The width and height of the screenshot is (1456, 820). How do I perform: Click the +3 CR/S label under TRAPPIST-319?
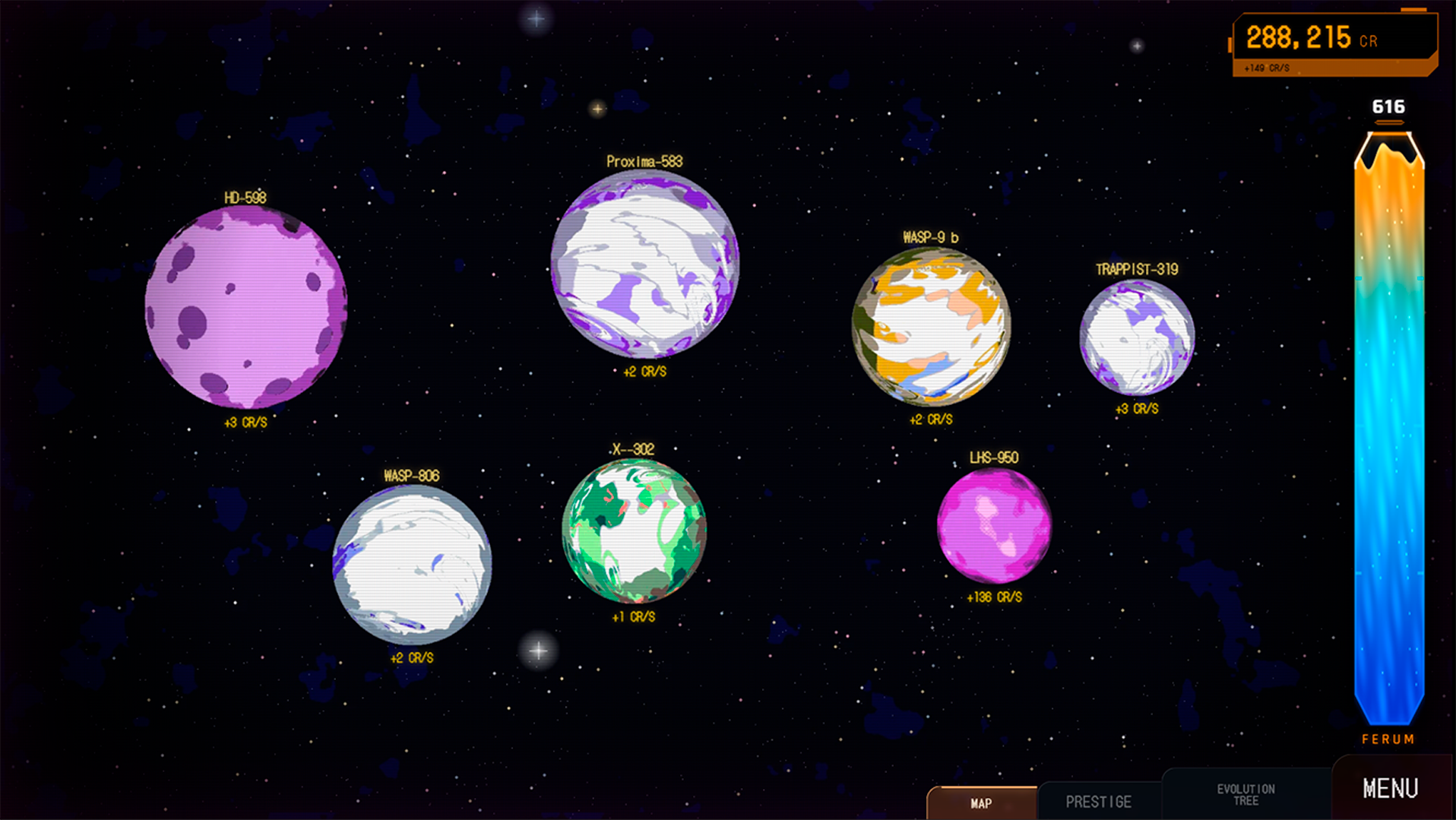(x=1135, y=408)
